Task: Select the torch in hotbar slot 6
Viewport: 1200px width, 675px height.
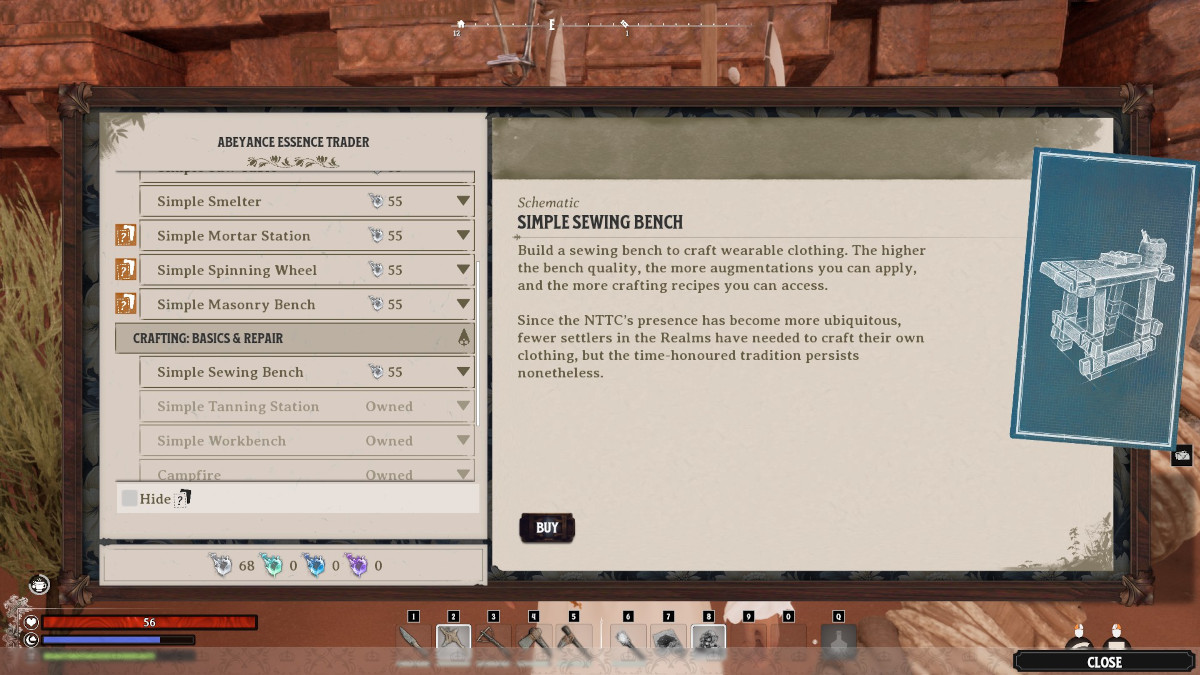Action: click(x=628, y=642)
